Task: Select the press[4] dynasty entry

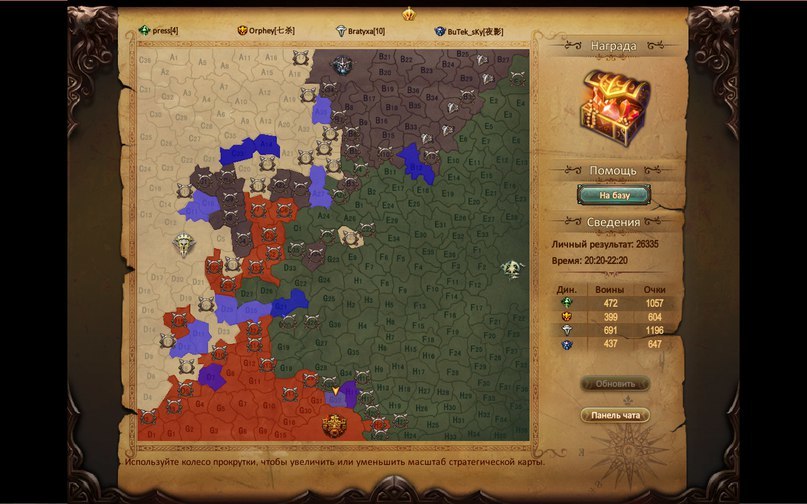Action: point(160,31)
